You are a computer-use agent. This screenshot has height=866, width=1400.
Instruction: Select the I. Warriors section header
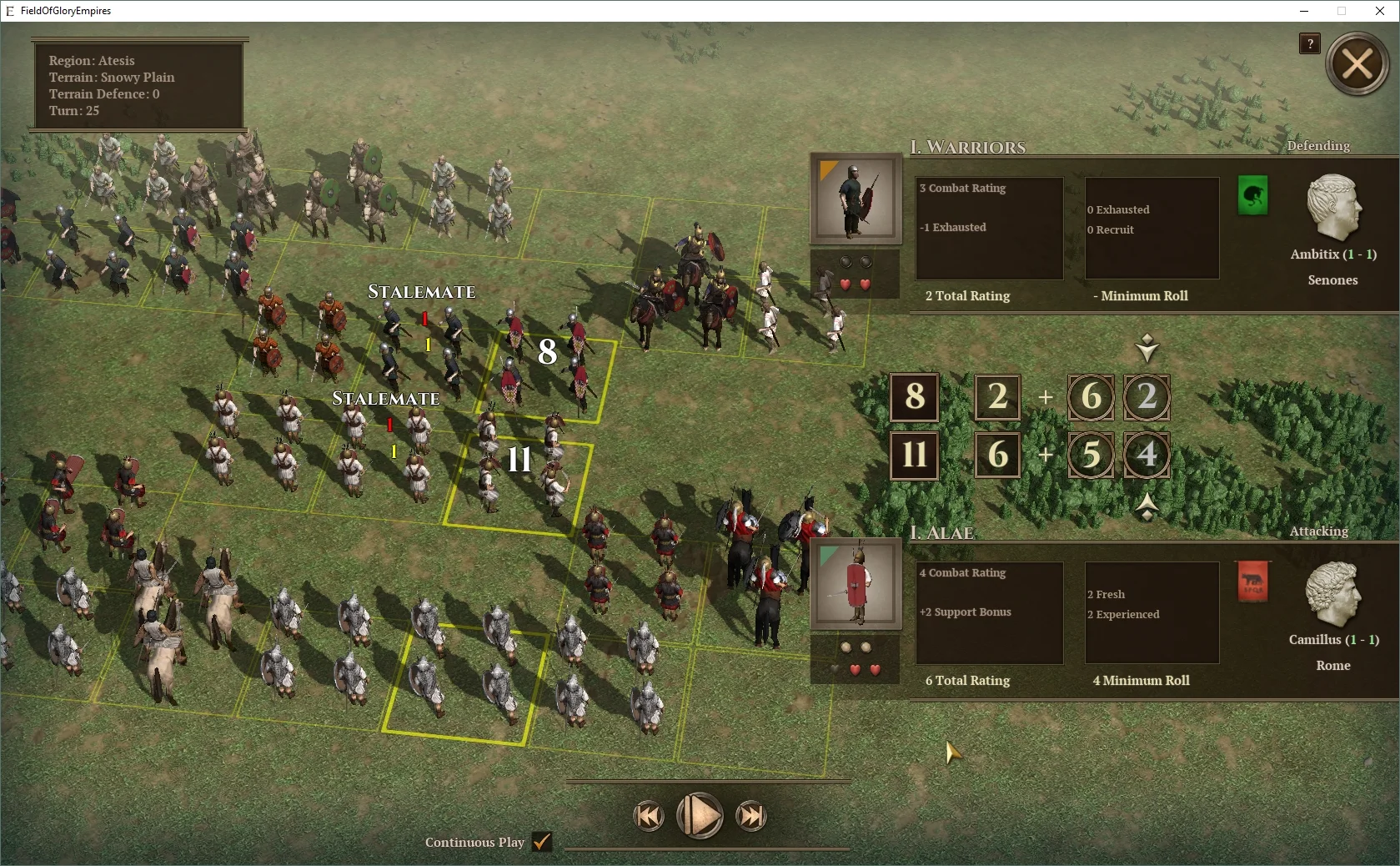(968, 147)
